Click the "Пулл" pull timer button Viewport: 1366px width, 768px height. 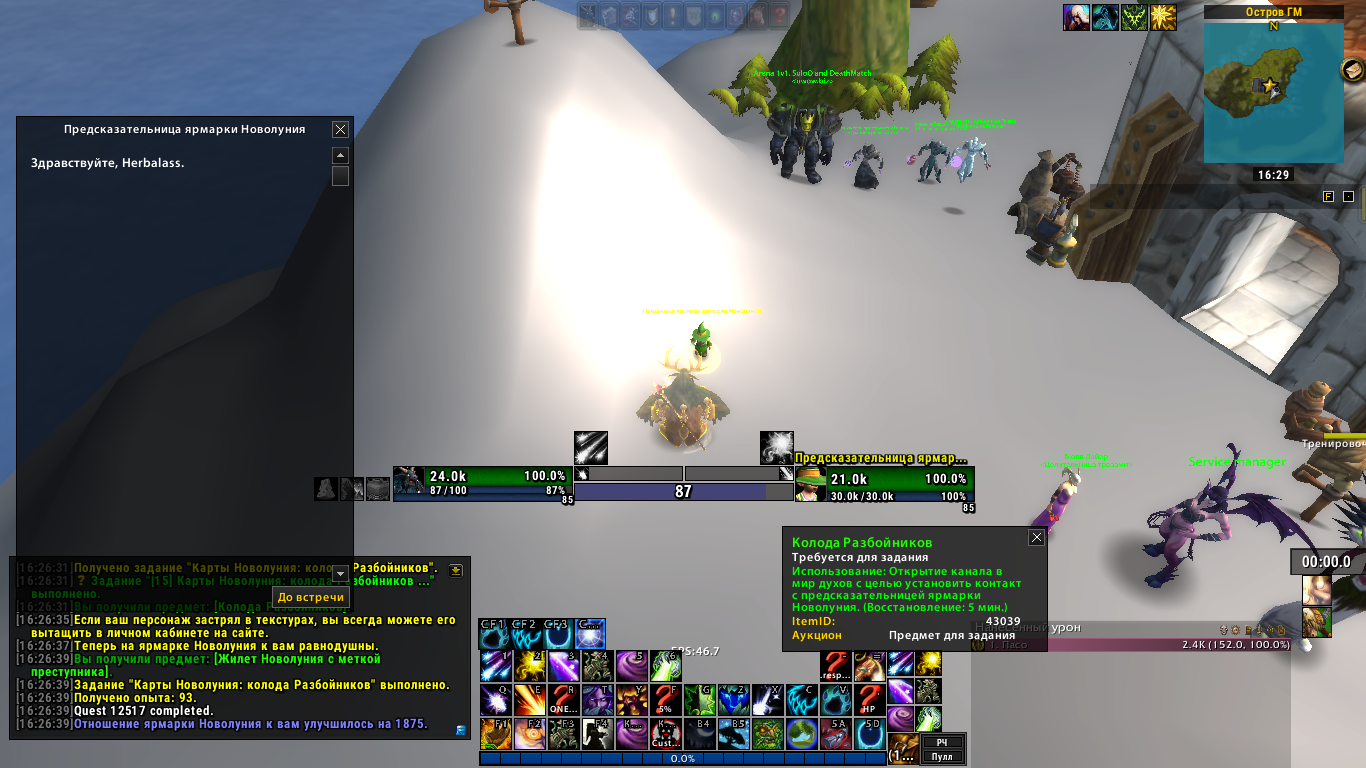point(942,757)
